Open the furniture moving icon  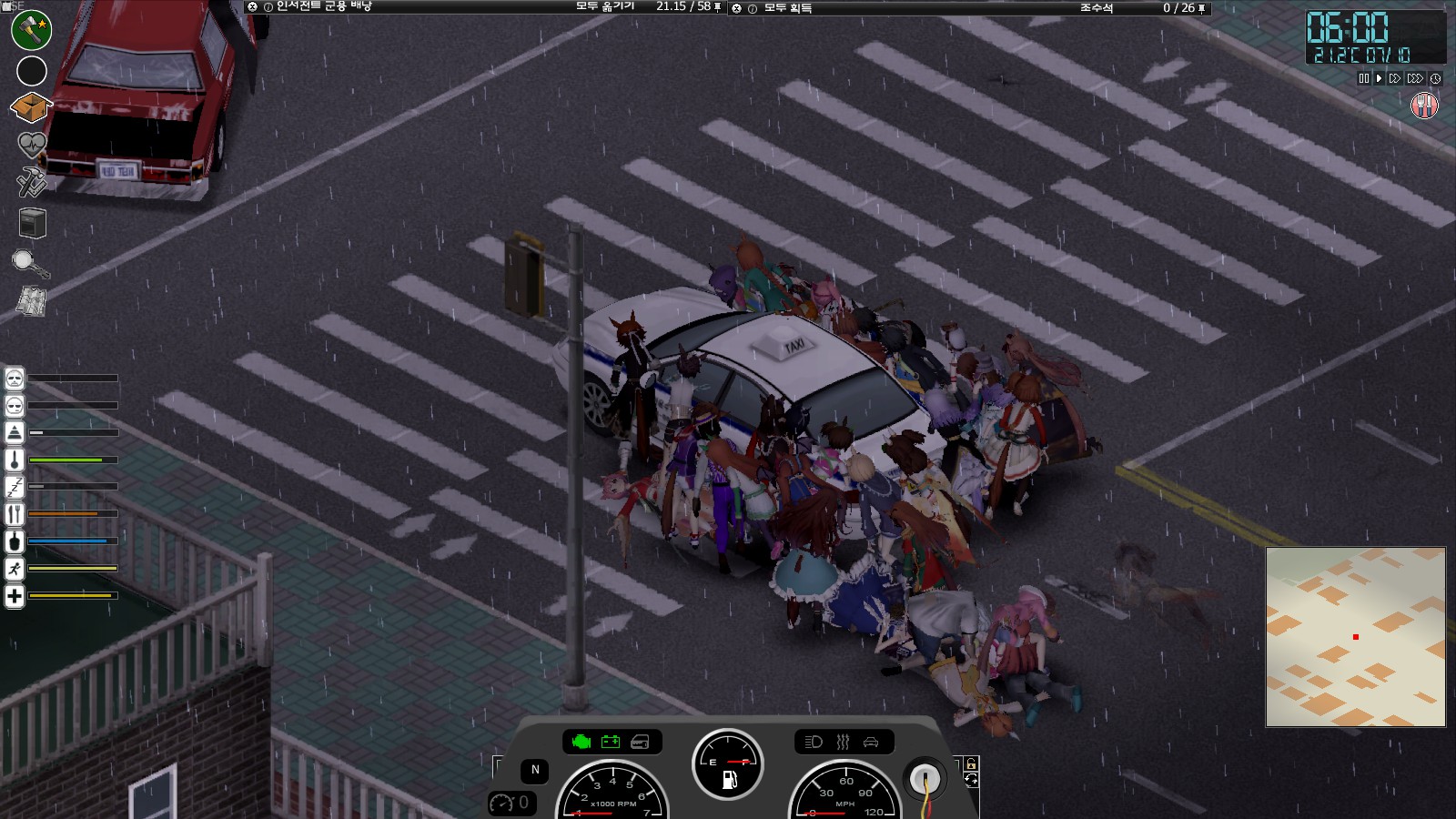tap(32, 223)
